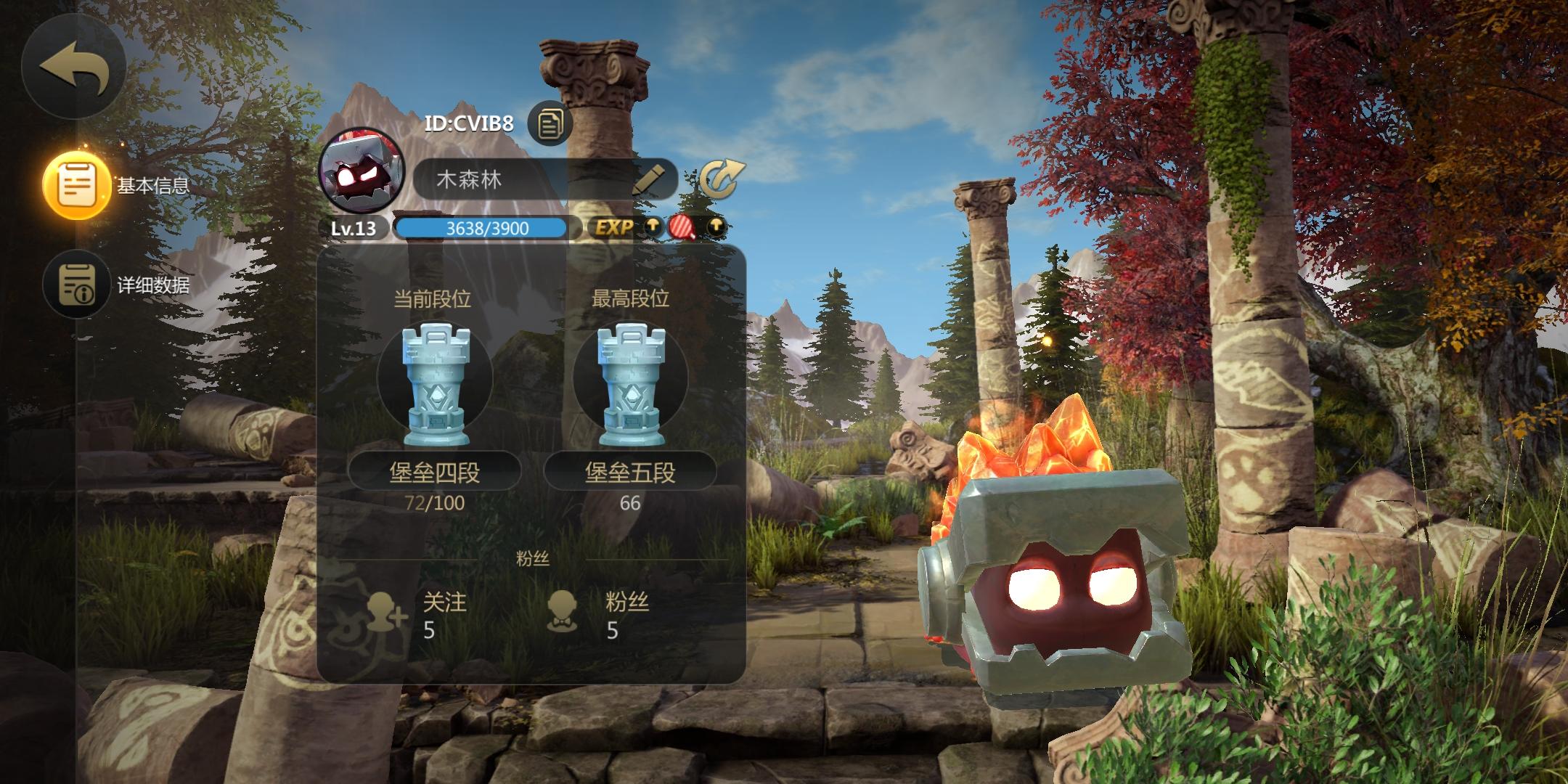Select the 基本信息 tab
This screenshot has width=1568, height=784.
click(x=77, y=184)
